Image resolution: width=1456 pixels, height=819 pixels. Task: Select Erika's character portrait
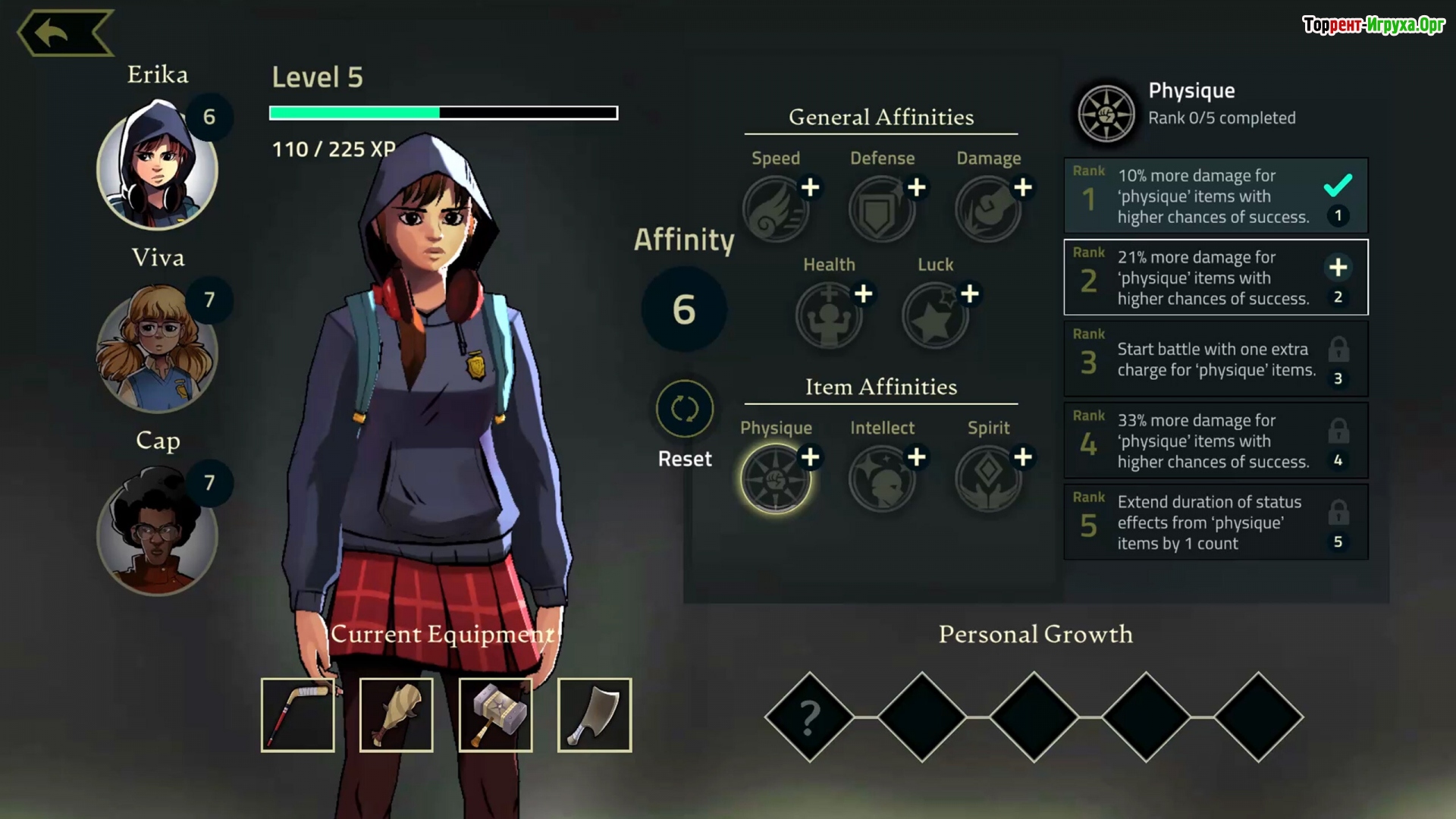[x=157, y=168]
